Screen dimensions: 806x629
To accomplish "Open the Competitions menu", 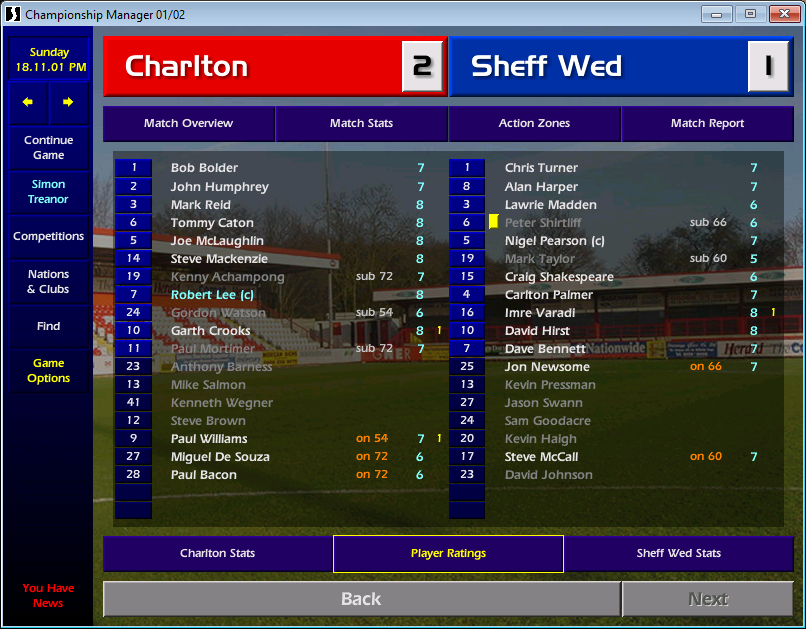I will [48, 237].
